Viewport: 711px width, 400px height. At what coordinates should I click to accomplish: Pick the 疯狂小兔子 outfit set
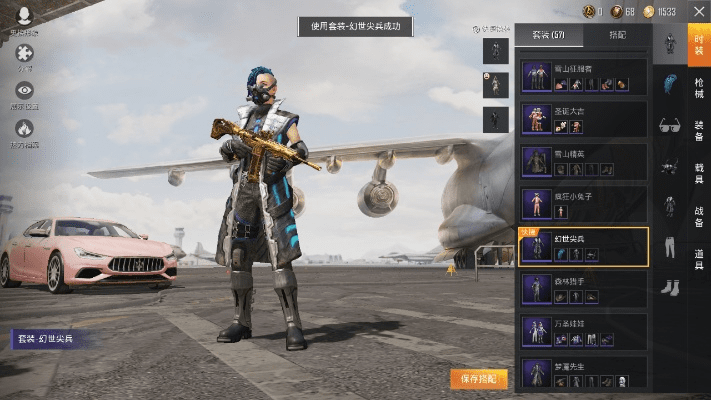(584, 203)
